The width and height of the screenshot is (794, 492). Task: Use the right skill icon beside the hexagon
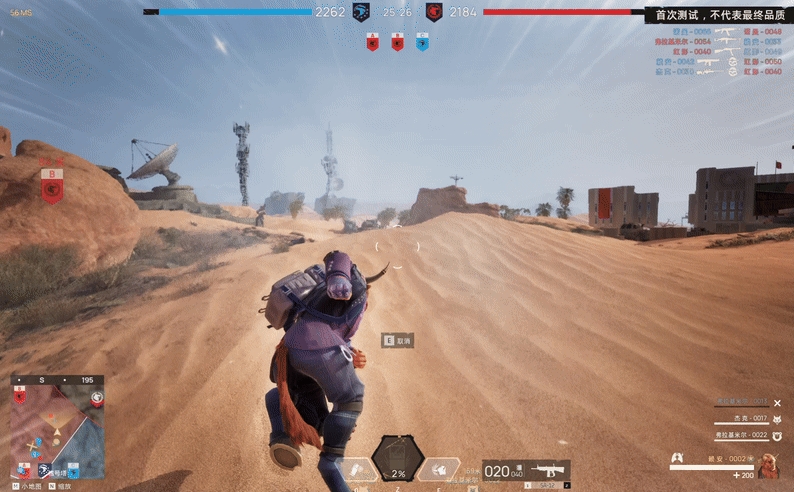[437, 468]
